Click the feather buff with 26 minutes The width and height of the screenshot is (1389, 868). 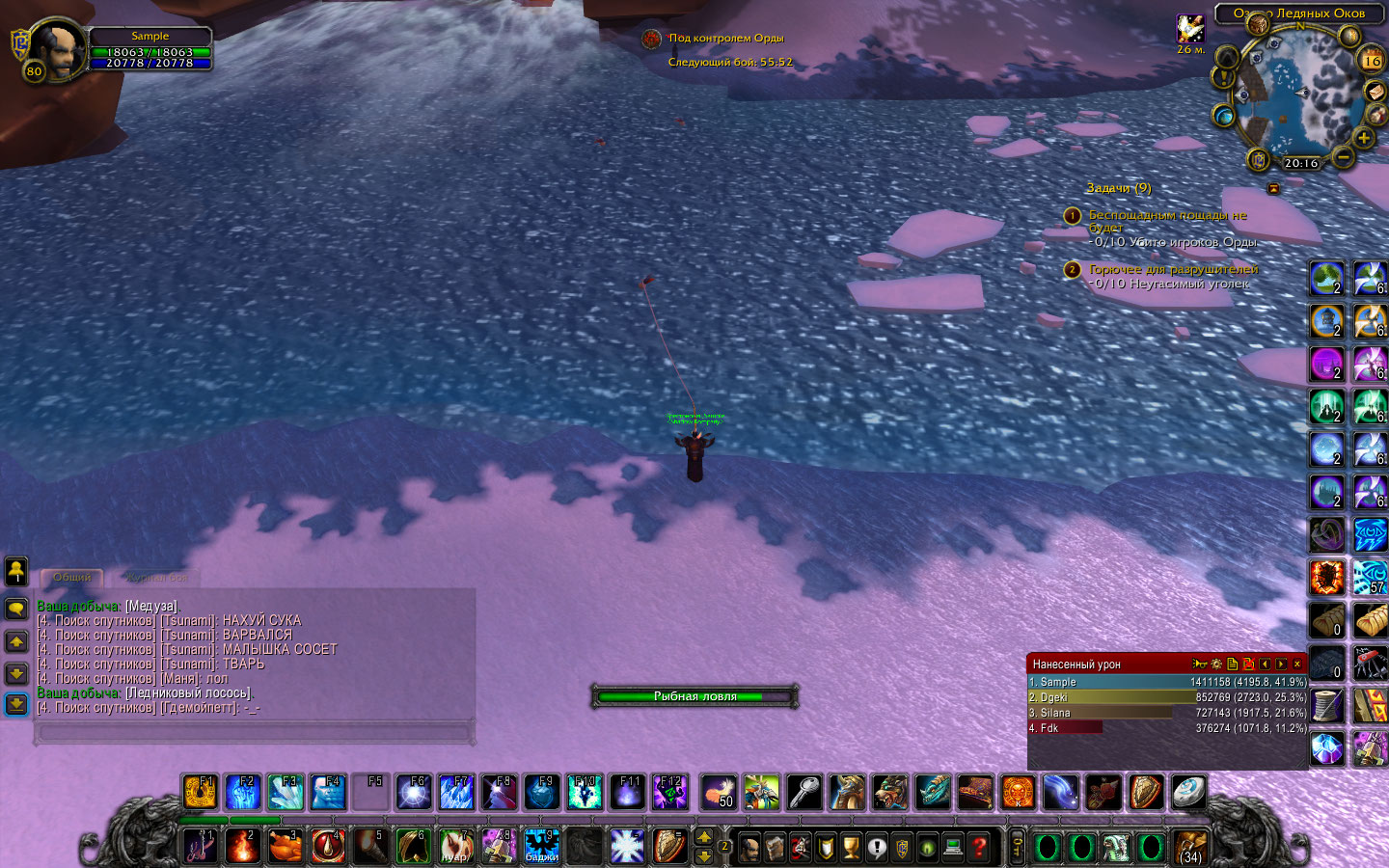point(1190,28)
